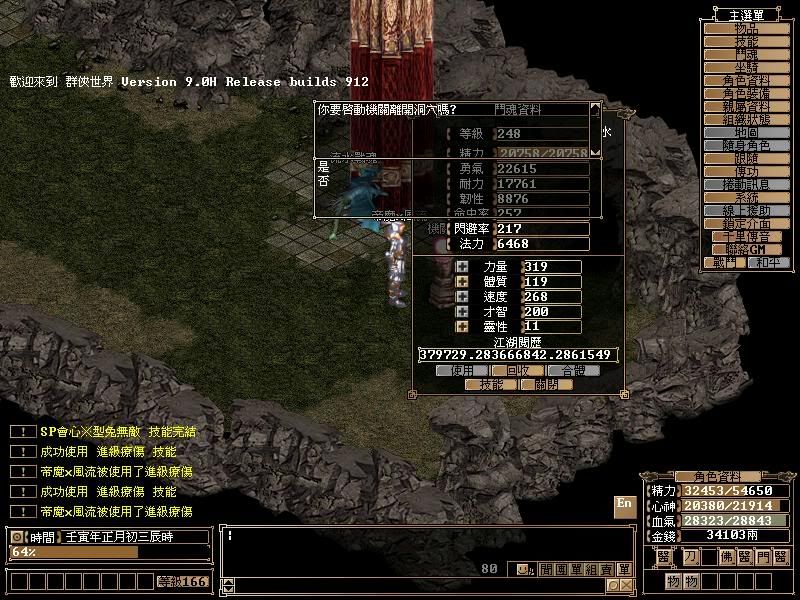Answer 是 to the leave-cave prompt
Image resolution: width=800 pixels, height=600 pixels.
323,166
